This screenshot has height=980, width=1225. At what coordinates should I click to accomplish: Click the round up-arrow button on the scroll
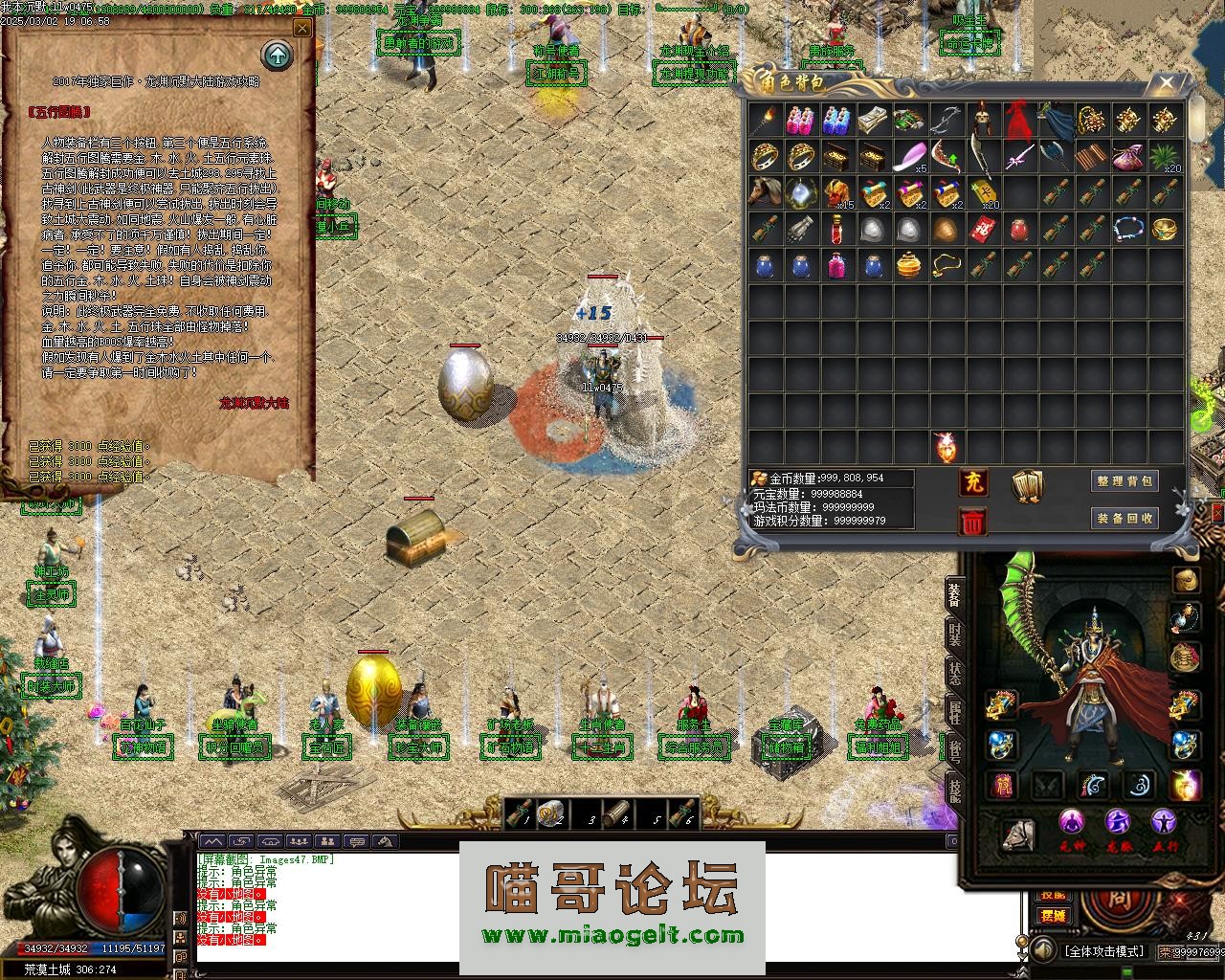(x=278, y=56)
